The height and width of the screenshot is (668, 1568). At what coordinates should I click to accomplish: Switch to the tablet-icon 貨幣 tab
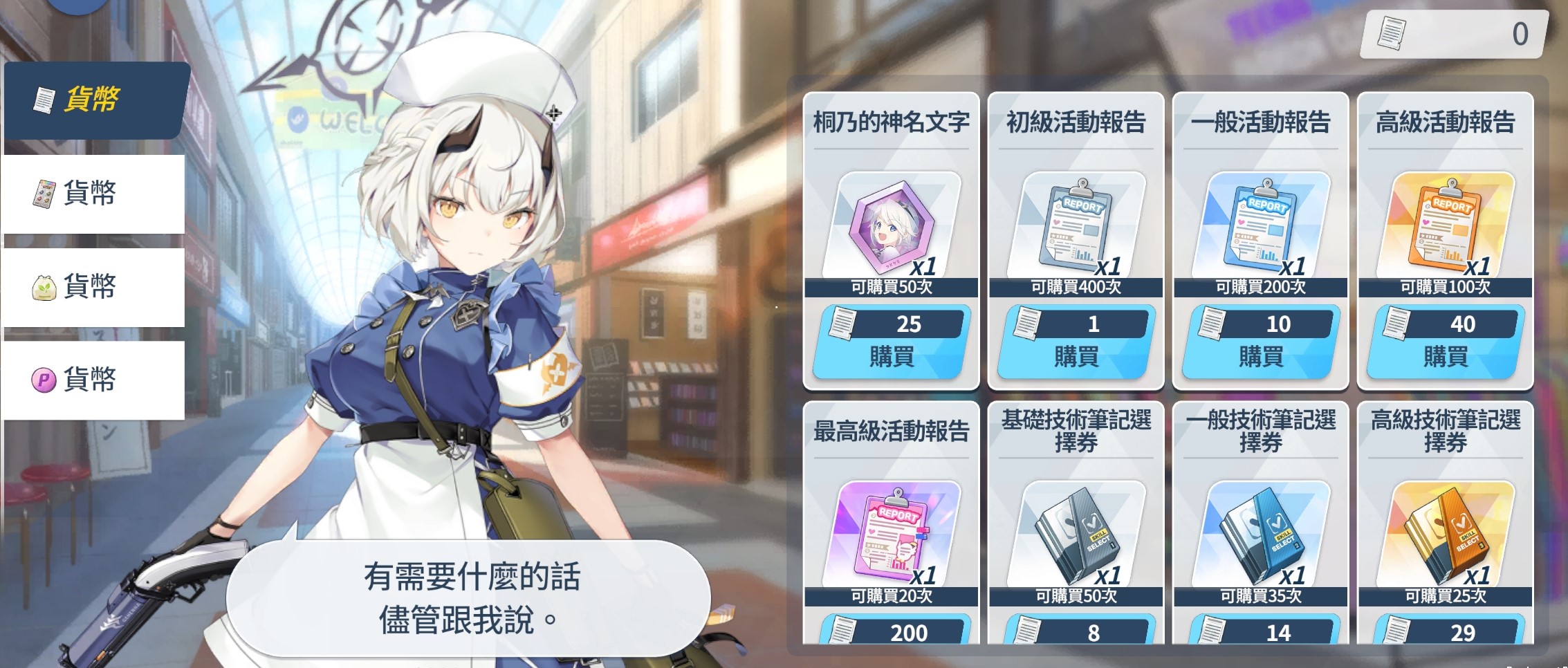point(93,194)
